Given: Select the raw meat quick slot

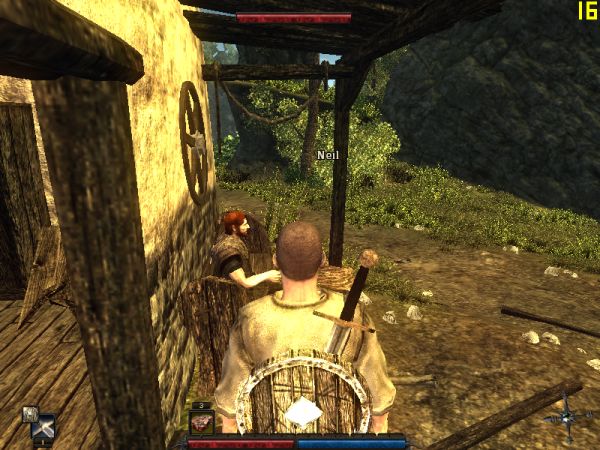Looking at the screenshot, I should [x=202, y=423].
